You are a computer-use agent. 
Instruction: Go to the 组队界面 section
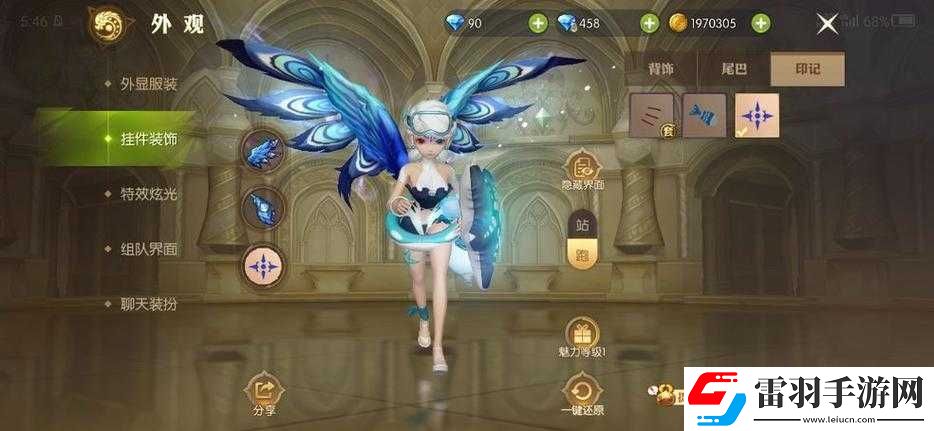[148, 249]
